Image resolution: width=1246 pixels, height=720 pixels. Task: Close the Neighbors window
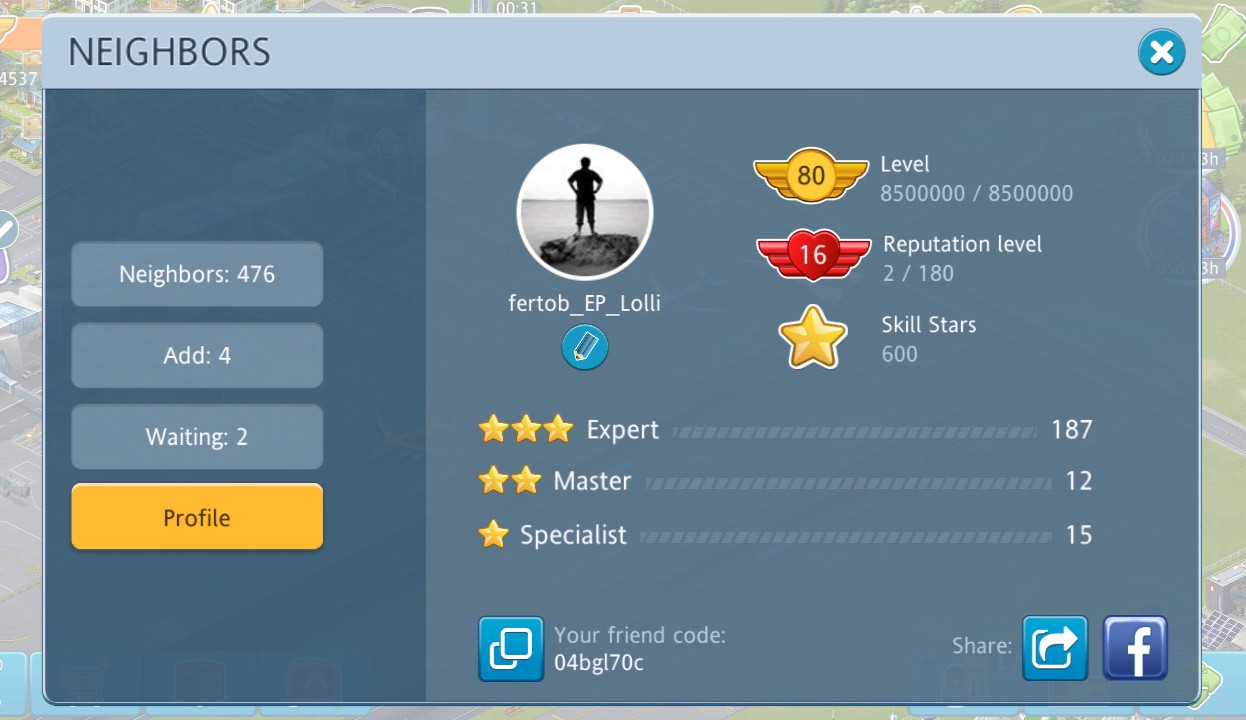click(1161, 52)
